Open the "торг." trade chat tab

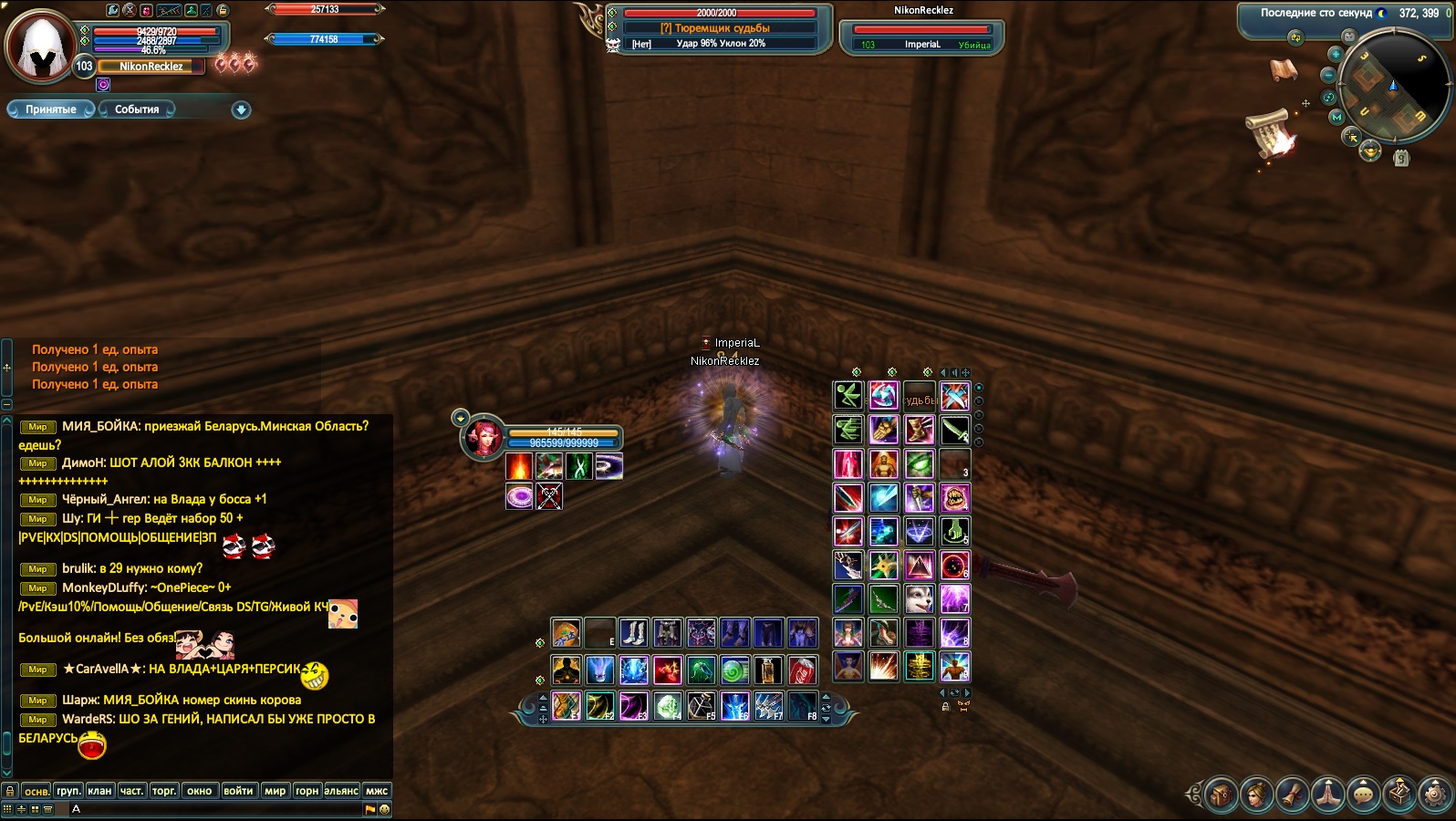[x=164, y=791]
